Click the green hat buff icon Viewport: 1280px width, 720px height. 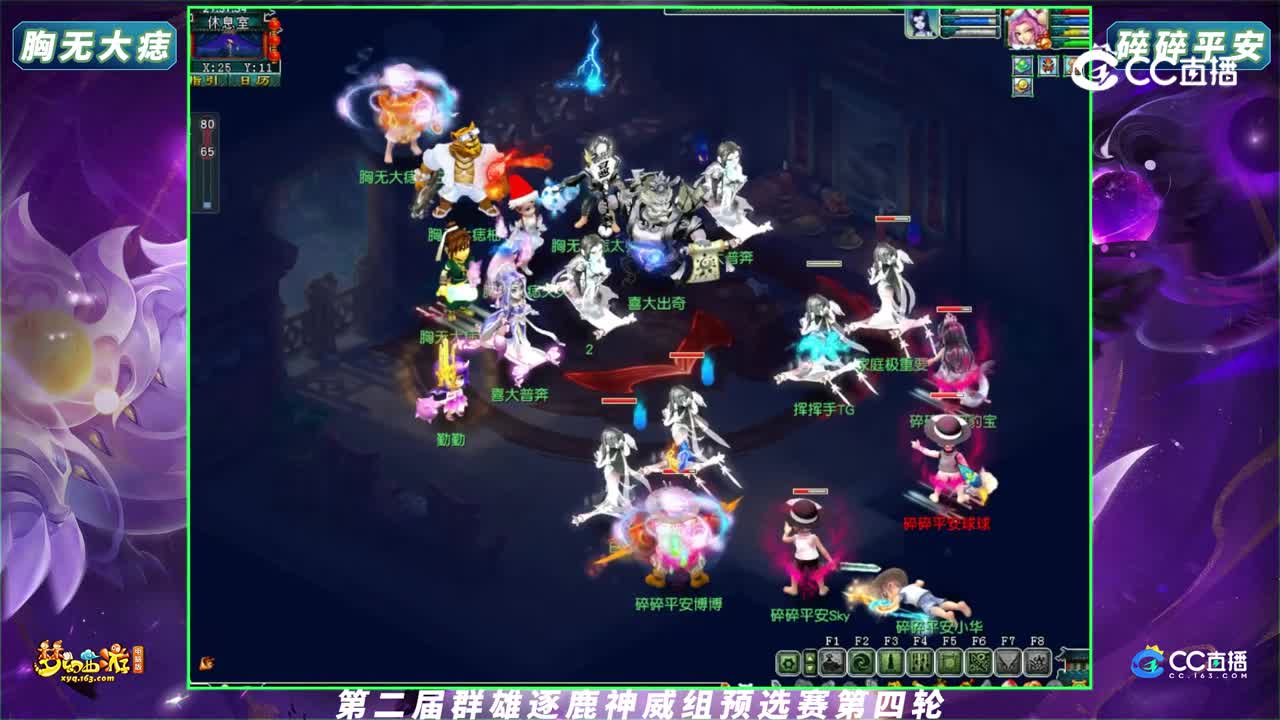1022,64
